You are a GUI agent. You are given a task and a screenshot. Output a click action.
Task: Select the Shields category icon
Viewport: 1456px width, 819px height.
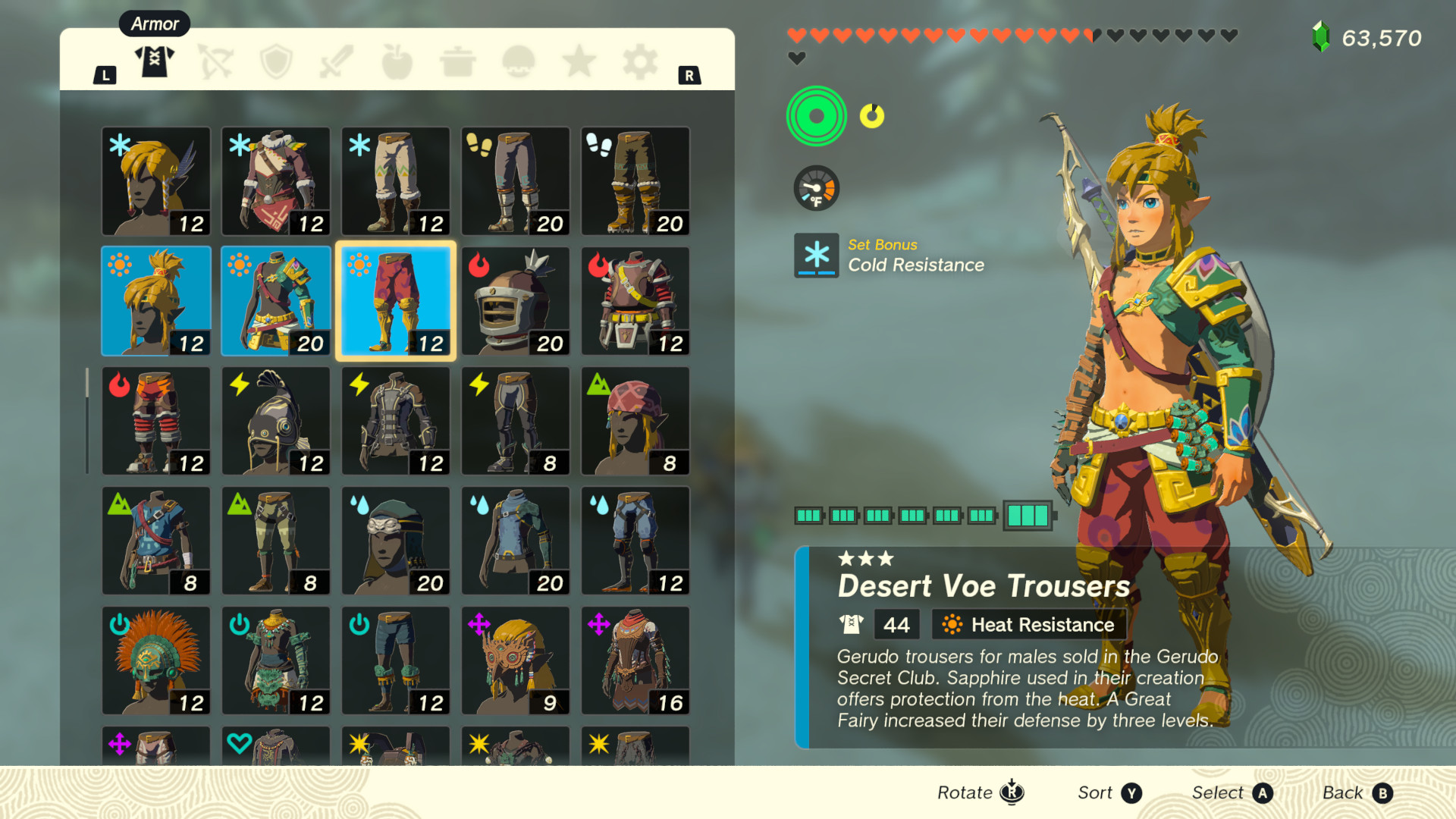click(276, 61)
